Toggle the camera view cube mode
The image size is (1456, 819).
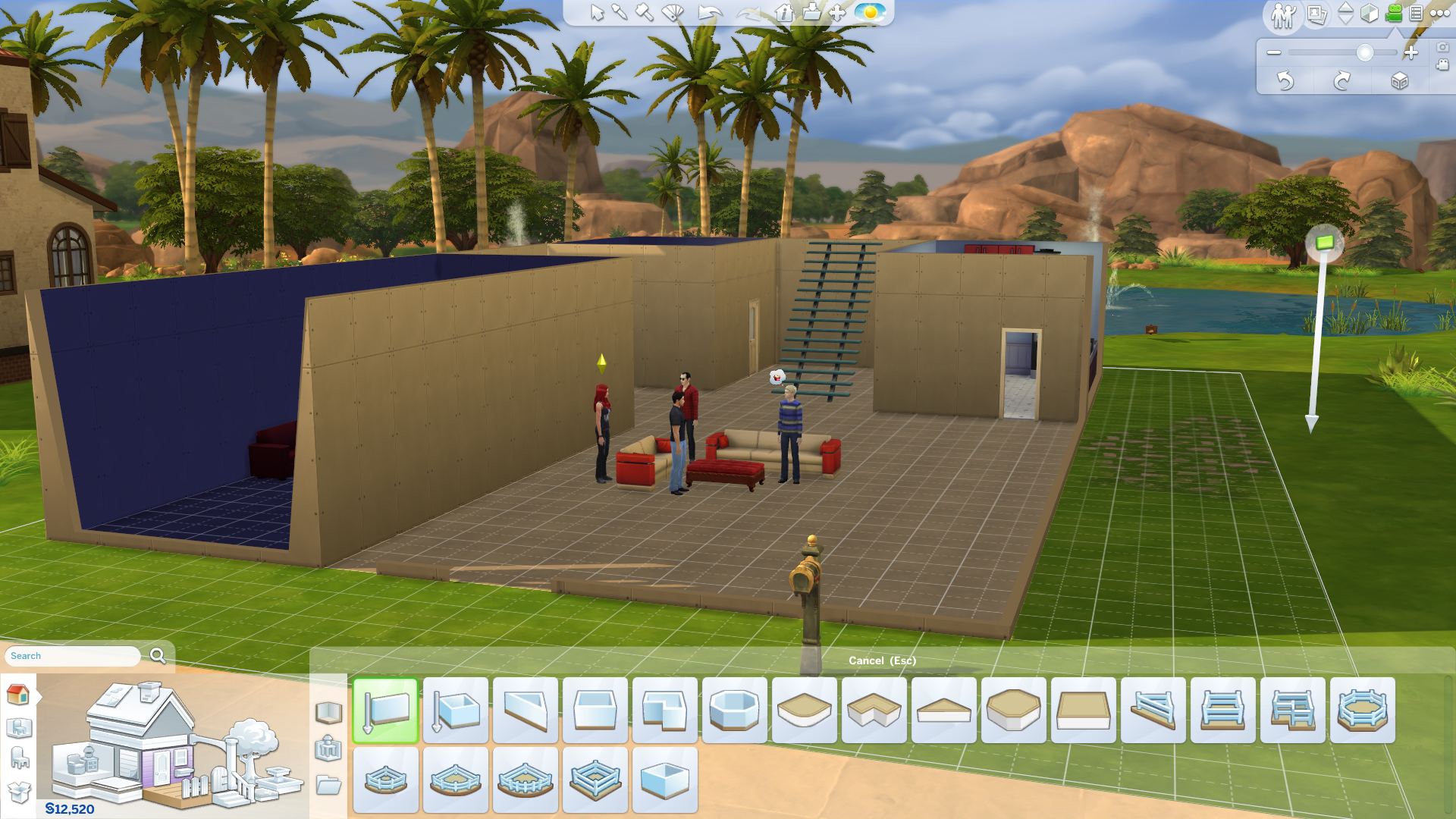click(1369, 12)
